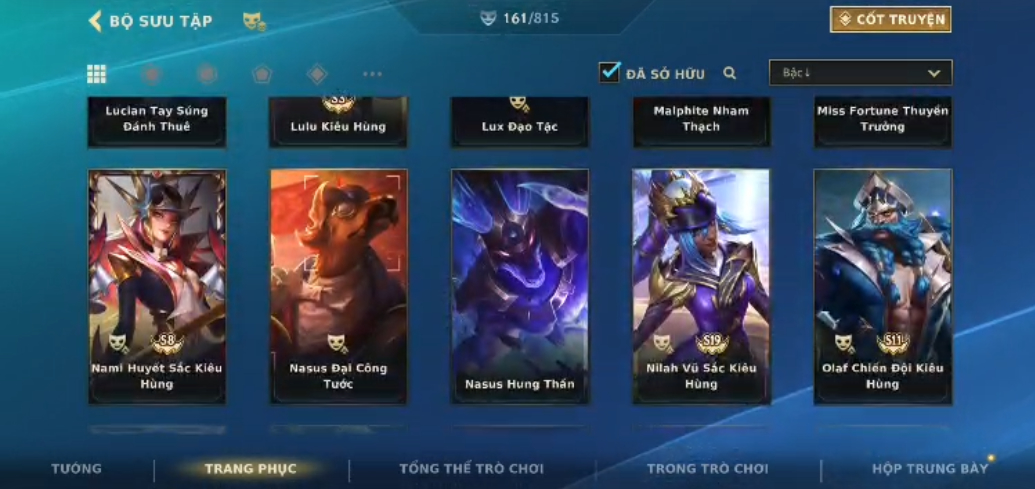The image size is (1035, 489).
Task: Open the Cốt Truyện story button
Action: pos(890,19)
